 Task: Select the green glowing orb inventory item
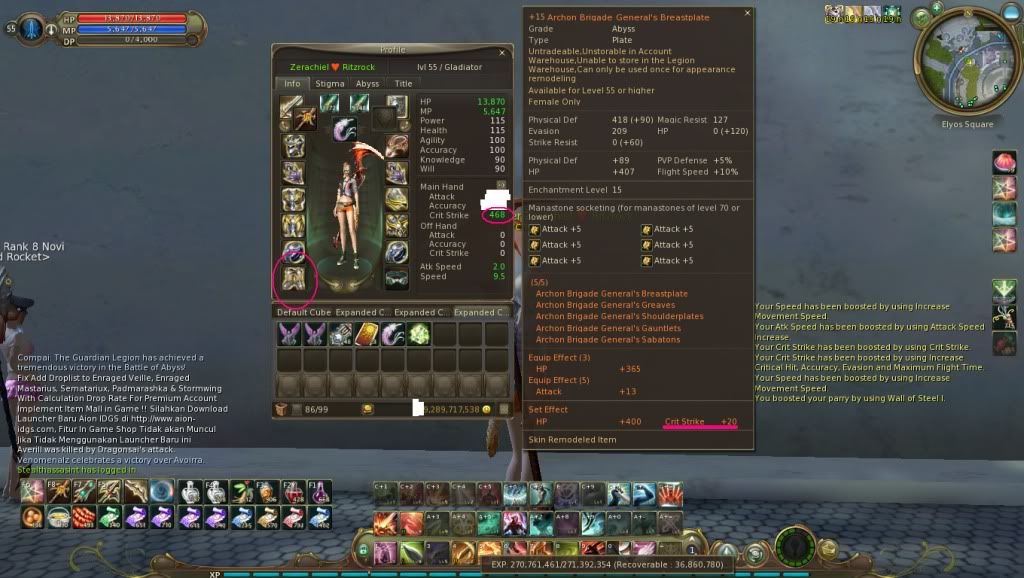pos(418,334)
